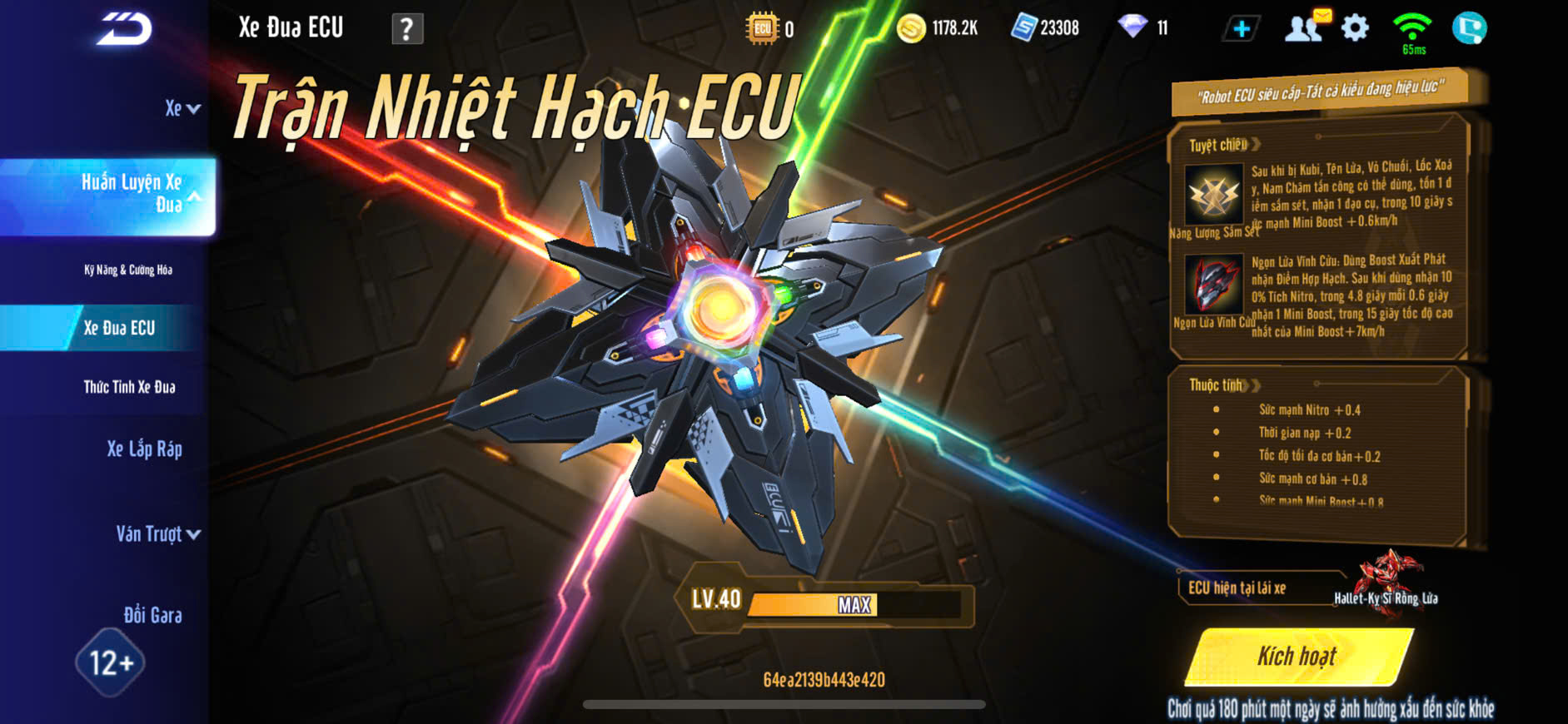
Task: View the Ngọn Lửa Vĩnh Cửu skill icon
Action: 1212,284
